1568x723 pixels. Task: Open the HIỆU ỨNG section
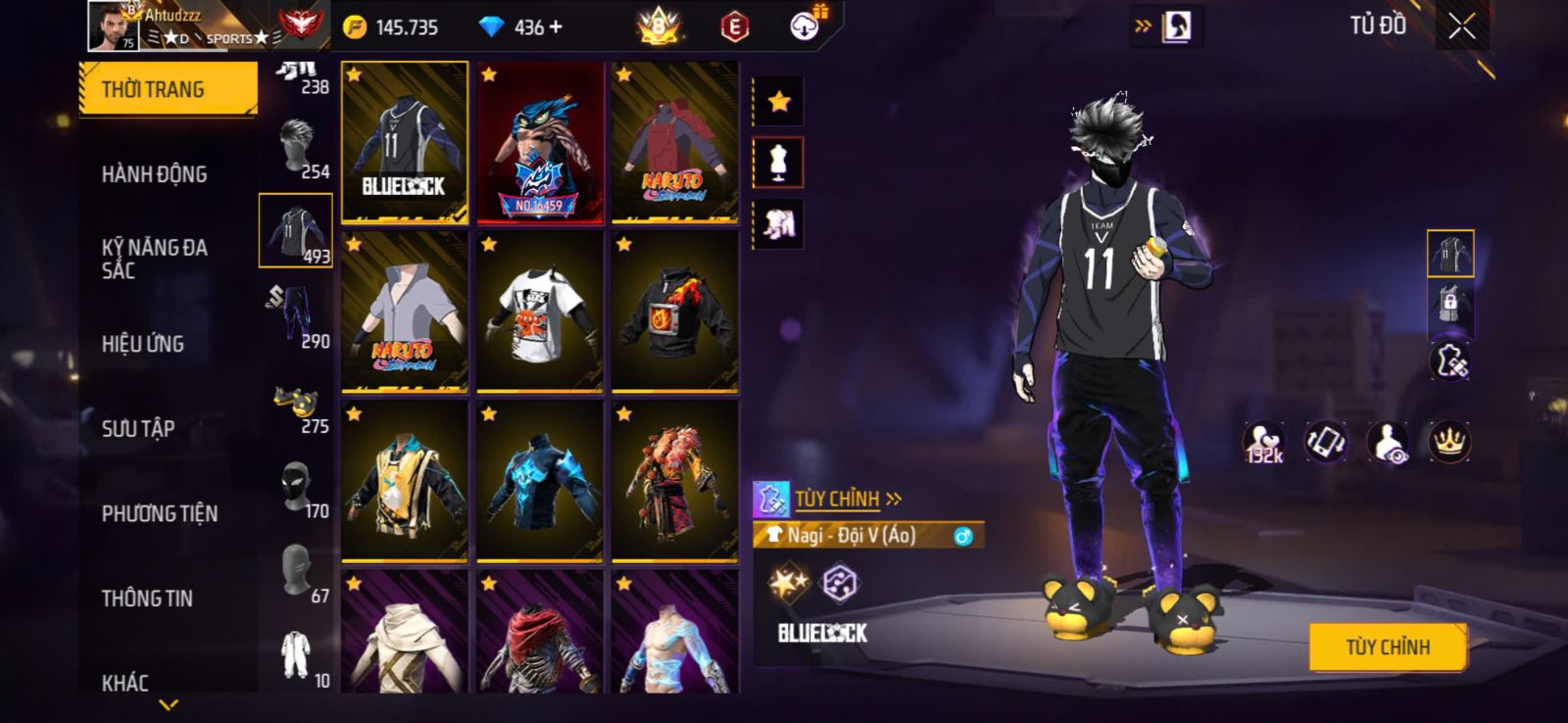click(x=143, y=344)
